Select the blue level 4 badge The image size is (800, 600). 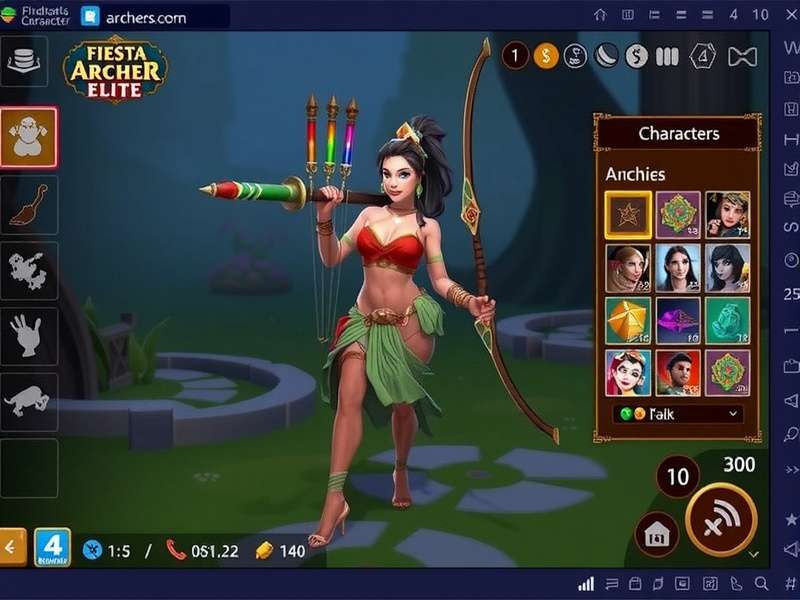pos(52,547)
